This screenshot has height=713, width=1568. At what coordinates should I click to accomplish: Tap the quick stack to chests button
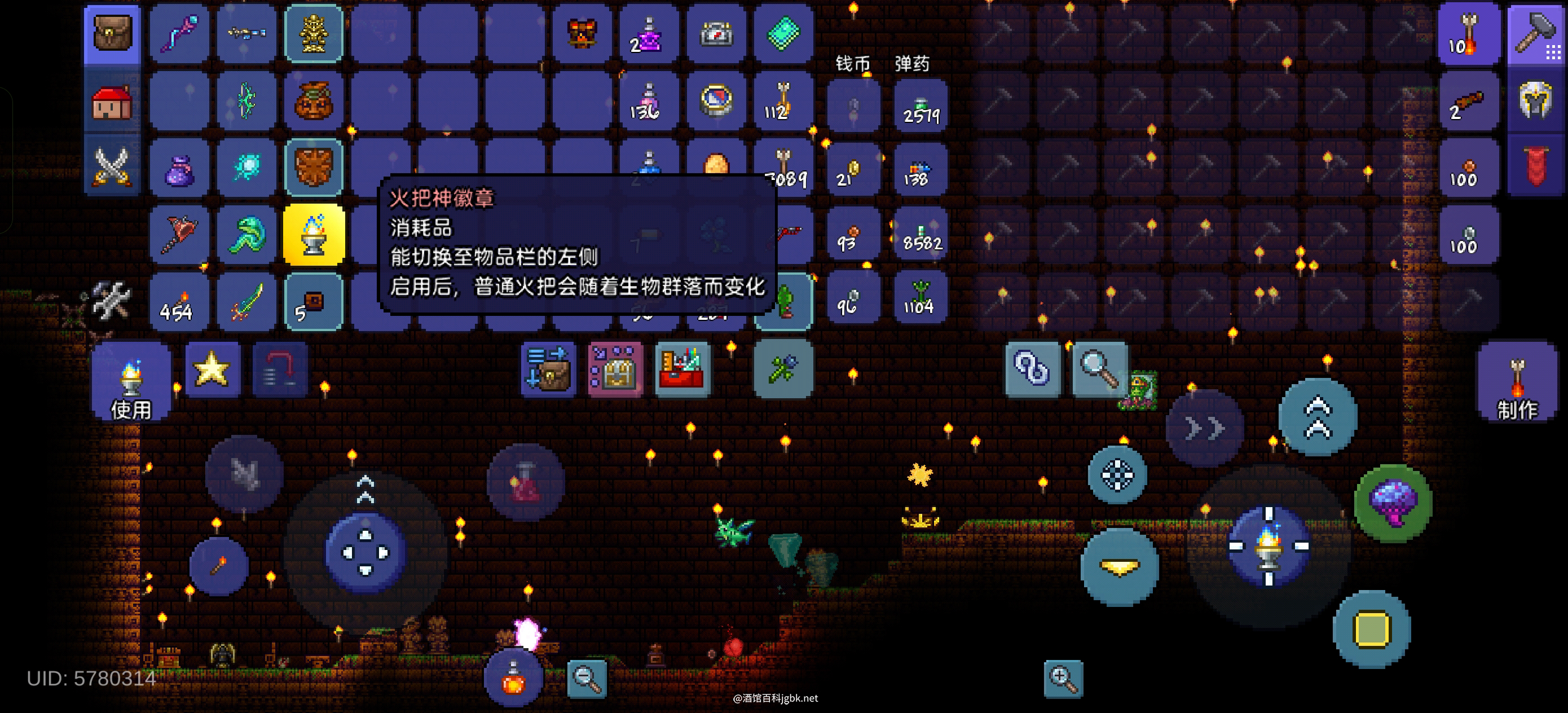pos(548,369)
